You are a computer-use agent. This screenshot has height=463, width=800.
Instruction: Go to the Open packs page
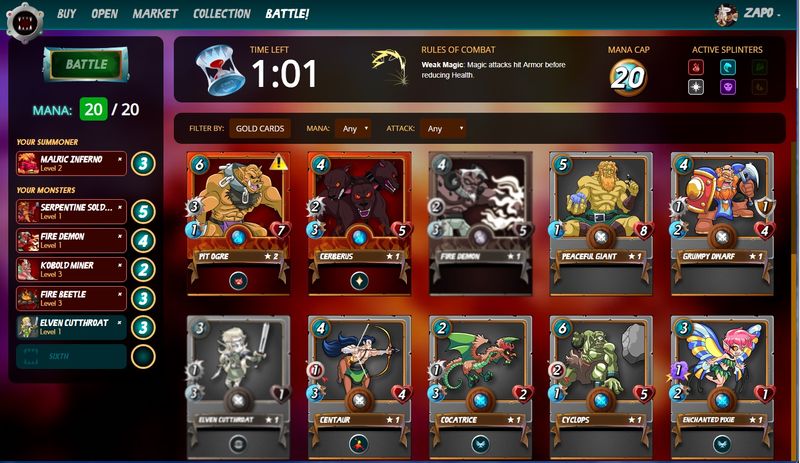point(105,14)
